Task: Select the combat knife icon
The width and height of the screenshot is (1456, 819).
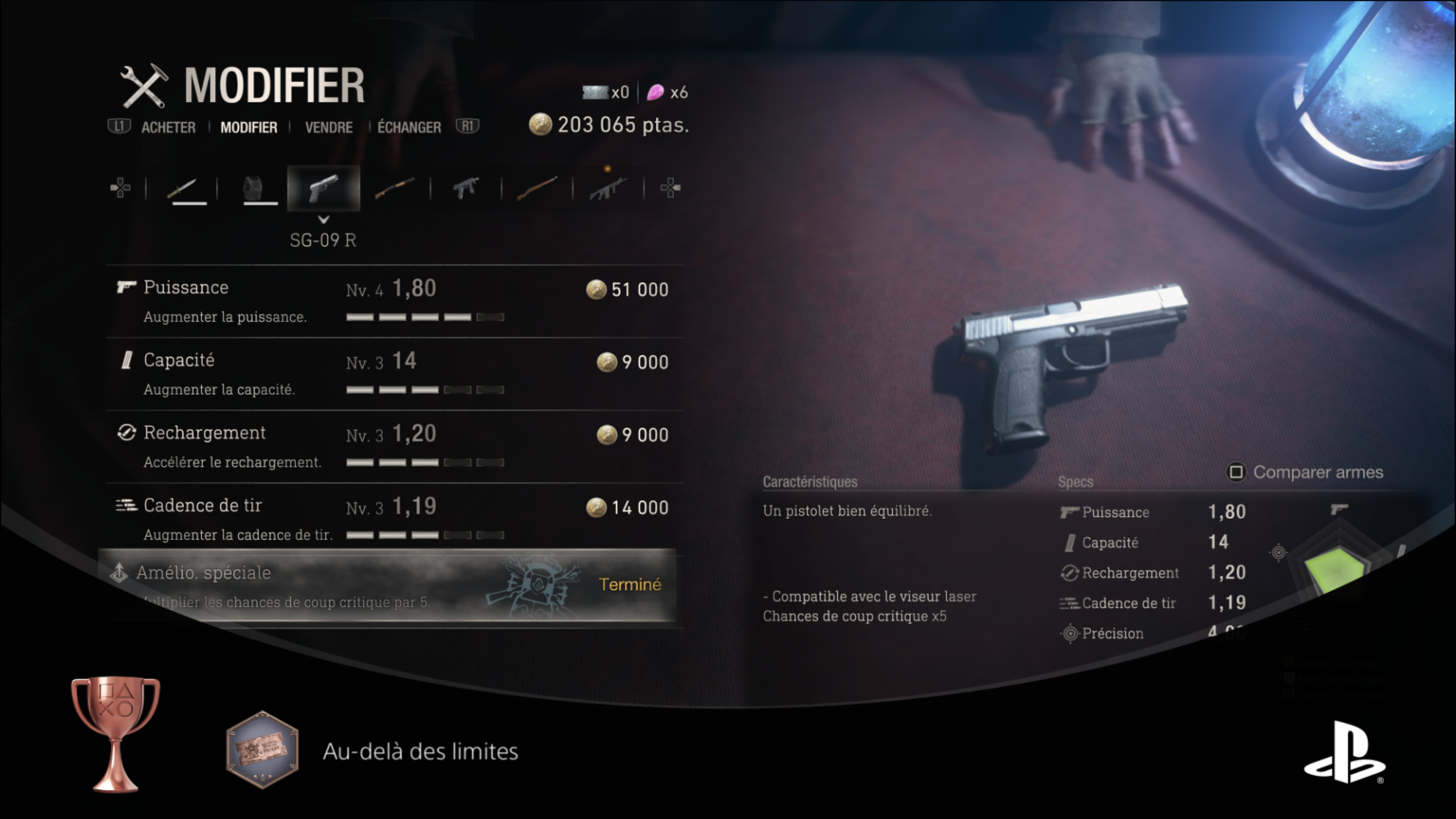Action: [182, 188]
